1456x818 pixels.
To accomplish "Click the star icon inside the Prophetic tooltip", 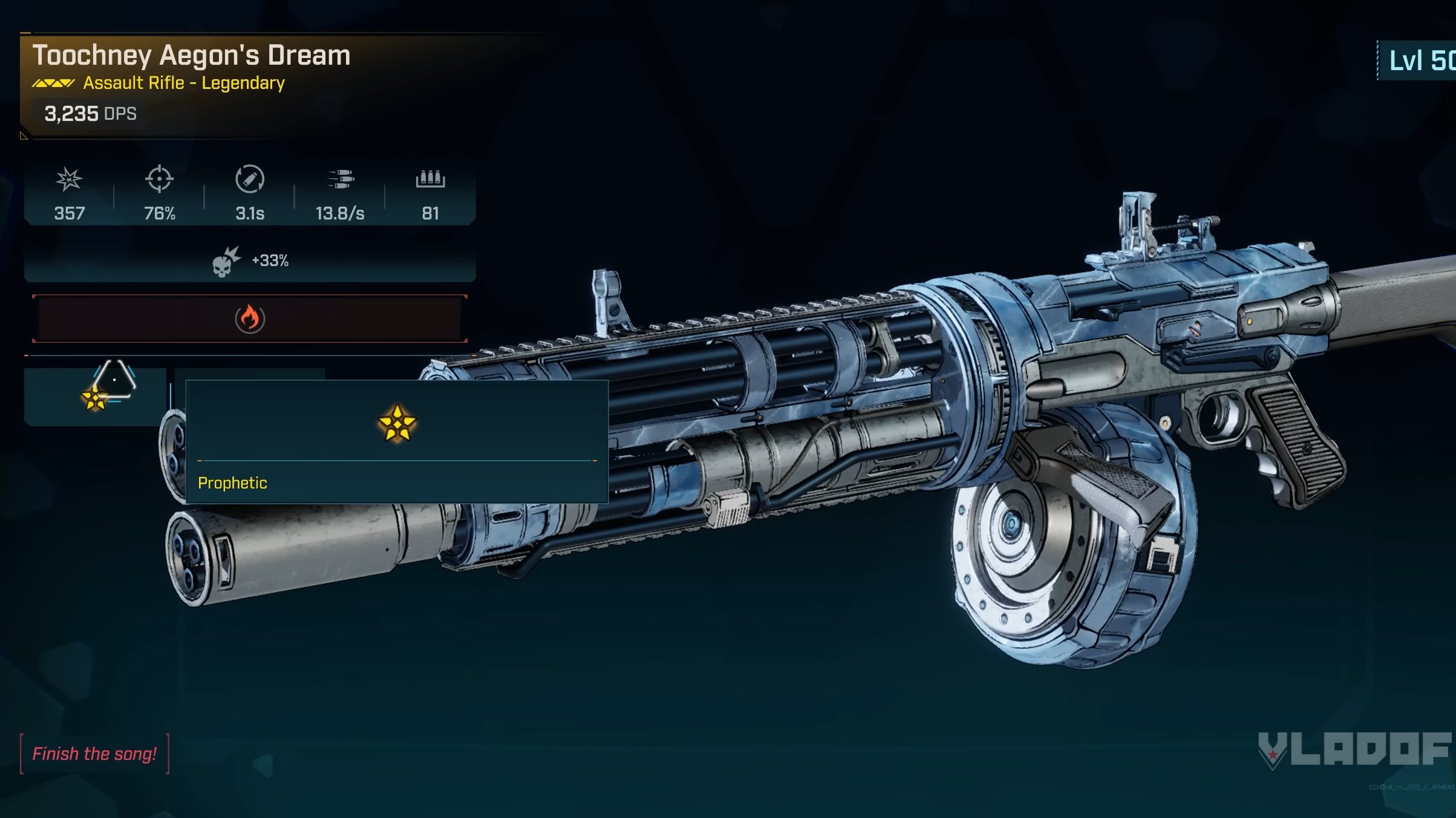I will pyautogui.click(x=397, y=423).
